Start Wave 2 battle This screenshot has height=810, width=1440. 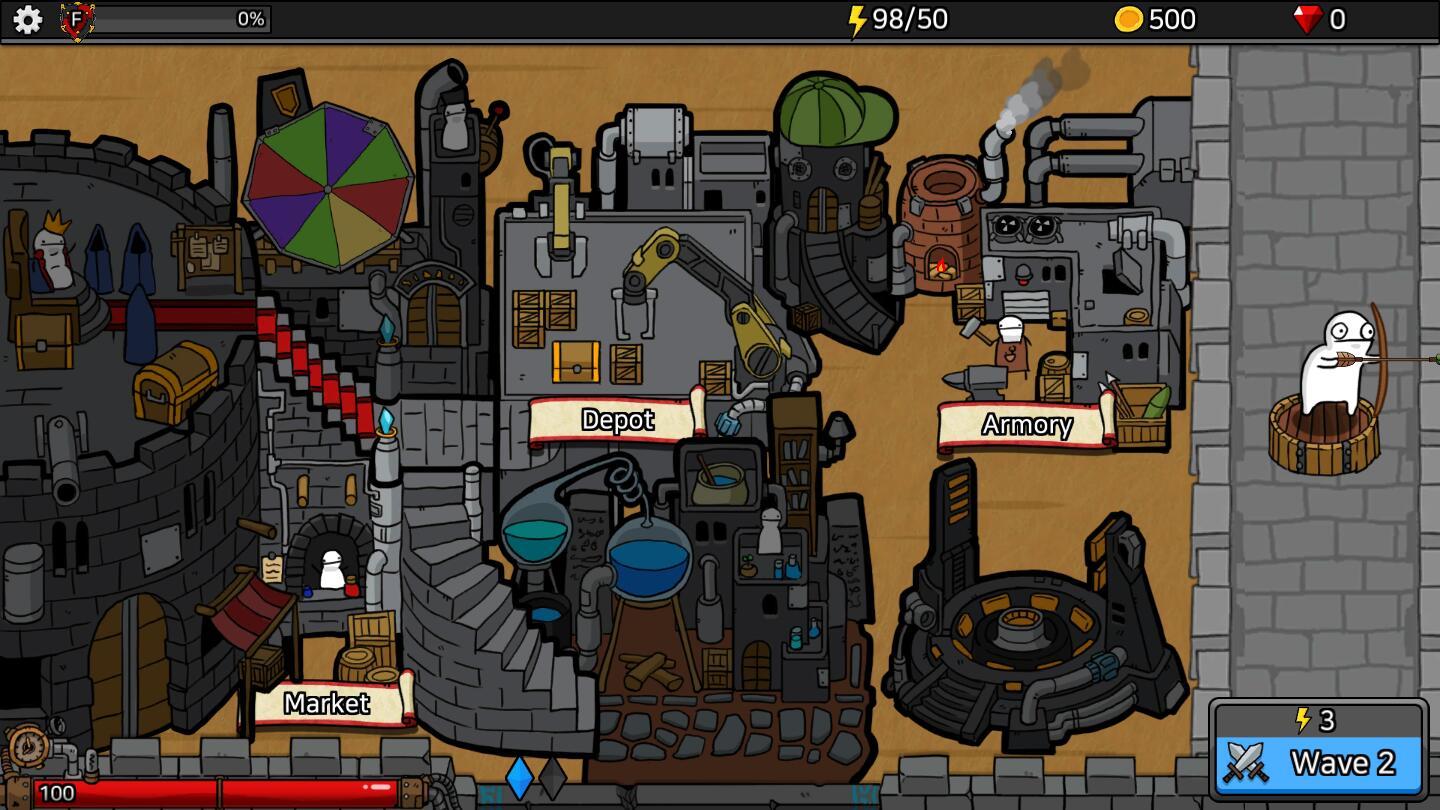[1319, 763]
